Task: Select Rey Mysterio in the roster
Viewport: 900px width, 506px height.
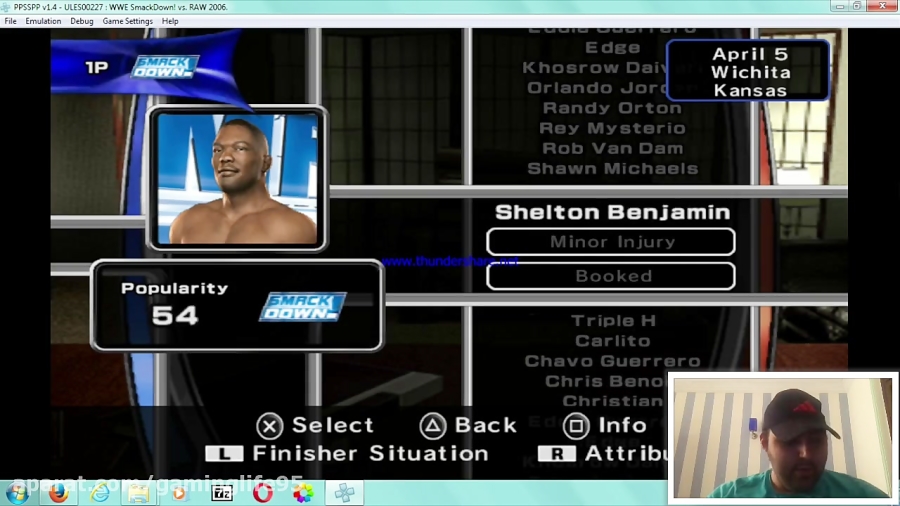Action: (x=612, y=128)
